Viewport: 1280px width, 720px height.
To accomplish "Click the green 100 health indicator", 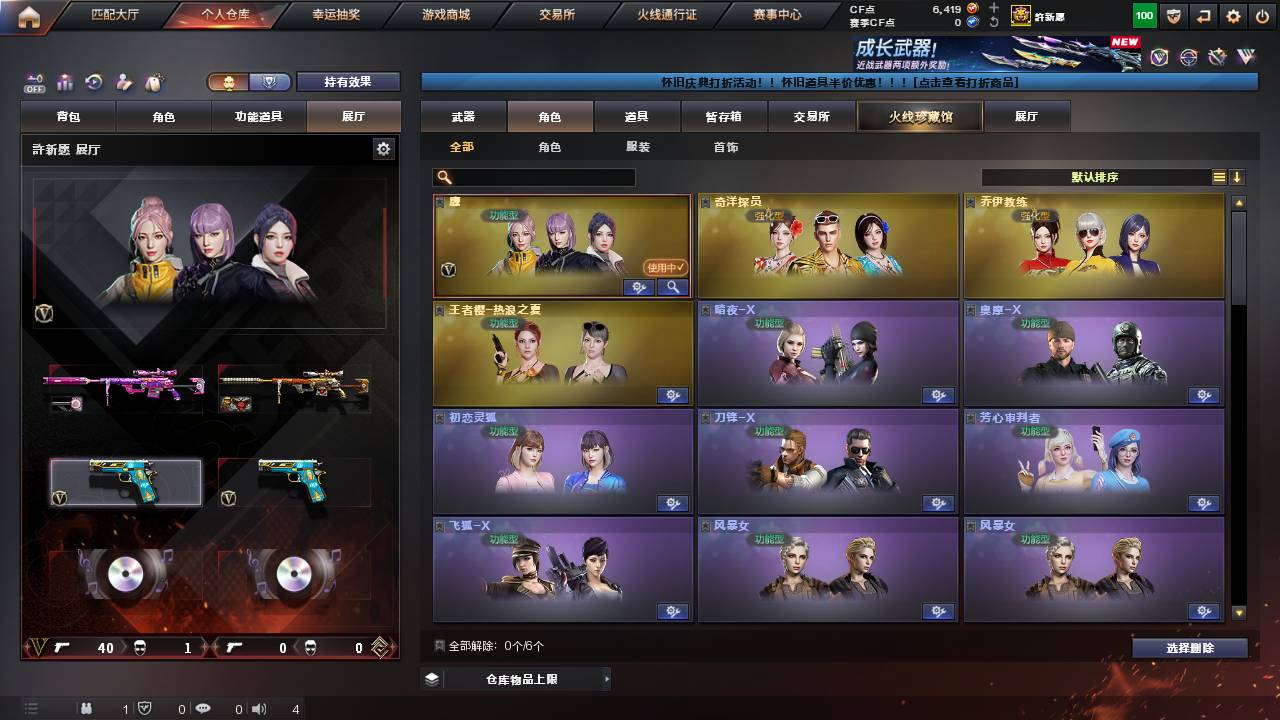I will click(1143, 16).
